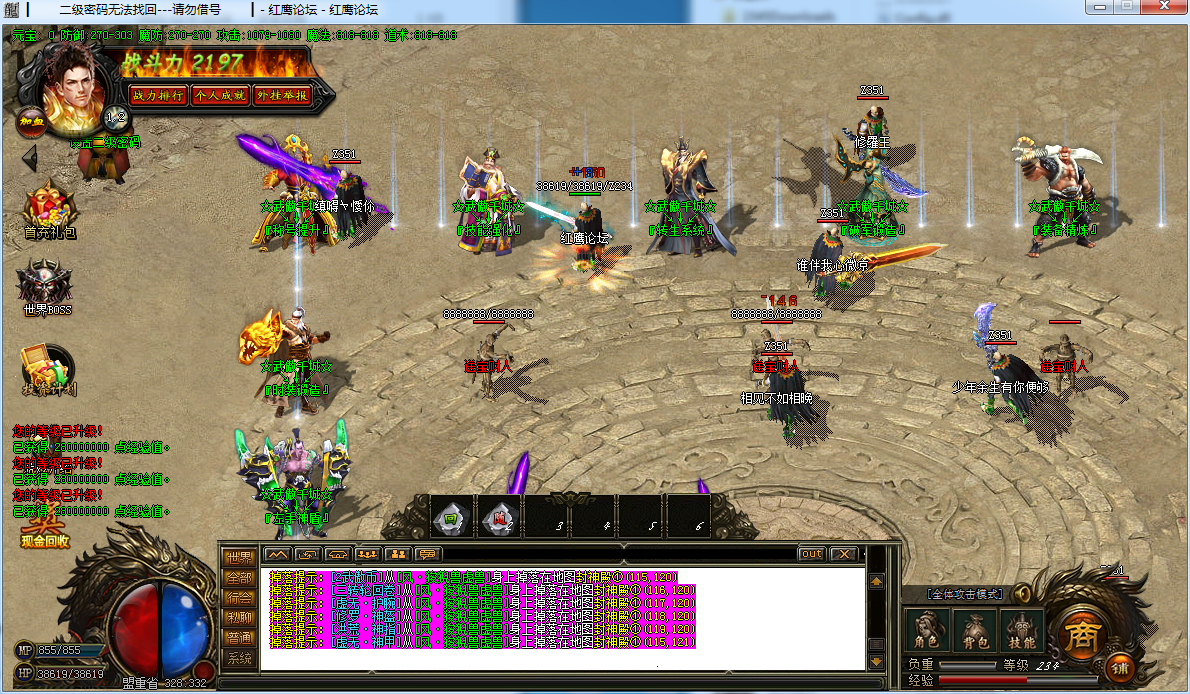Show the 系统 system messages tab

pyautogui.click(x=239, y=659)
